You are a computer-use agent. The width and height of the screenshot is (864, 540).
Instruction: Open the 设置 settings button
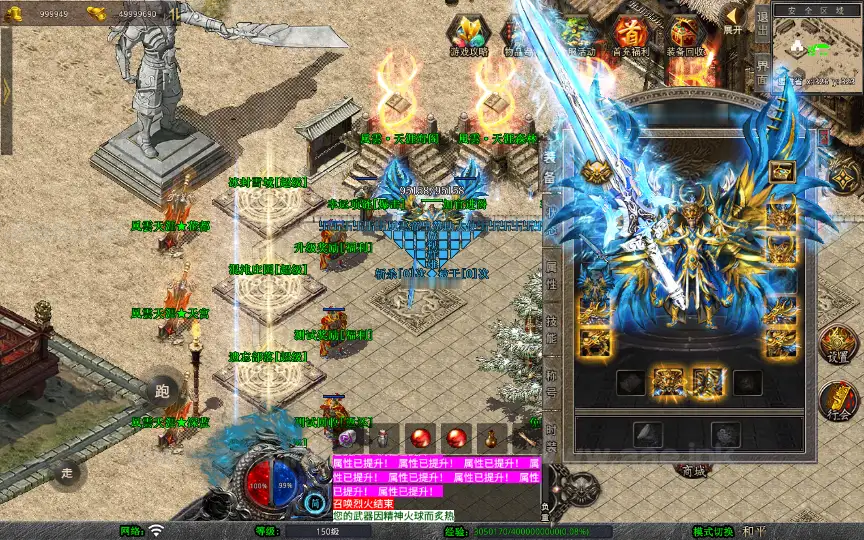[x=838, y=343]
